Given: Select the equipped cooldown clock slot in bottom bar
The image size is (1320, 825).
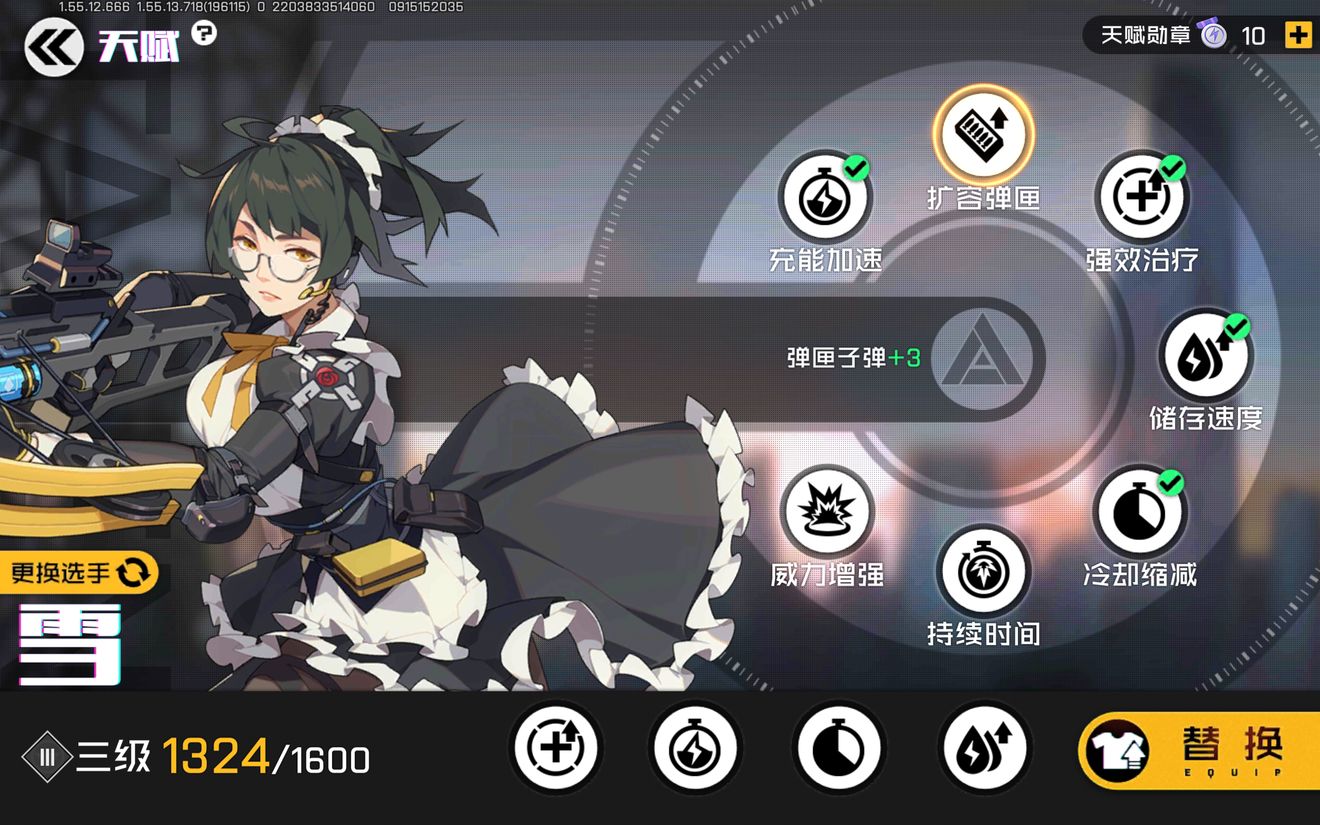Looking at the screenshot, I should (838, 748).
